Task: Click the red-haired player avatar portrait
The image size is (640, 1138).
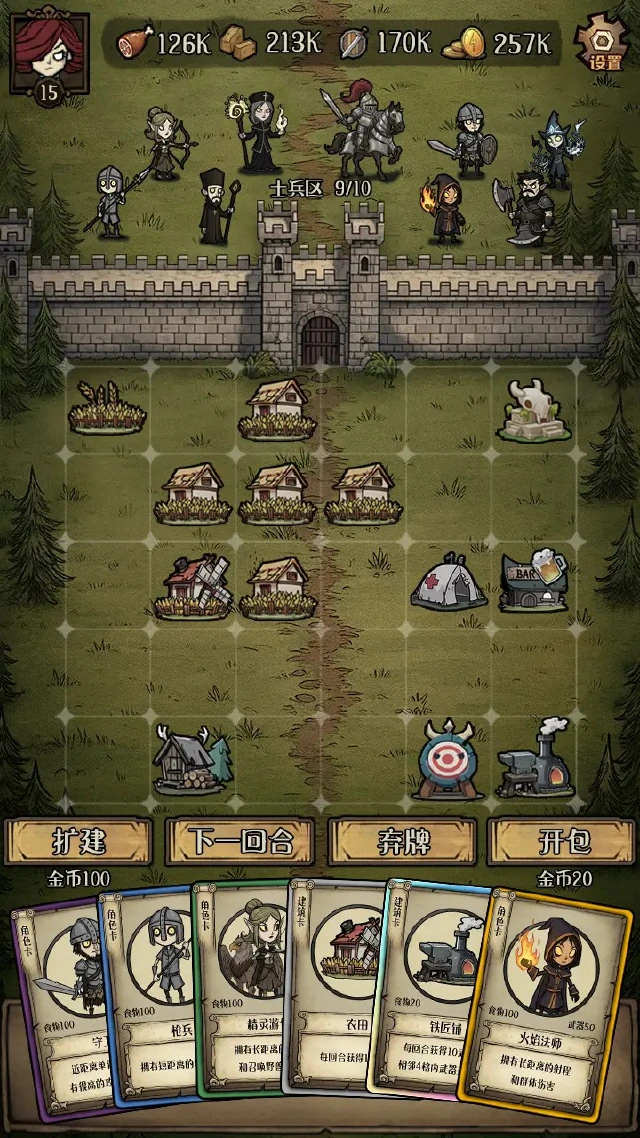Action: 48,48
